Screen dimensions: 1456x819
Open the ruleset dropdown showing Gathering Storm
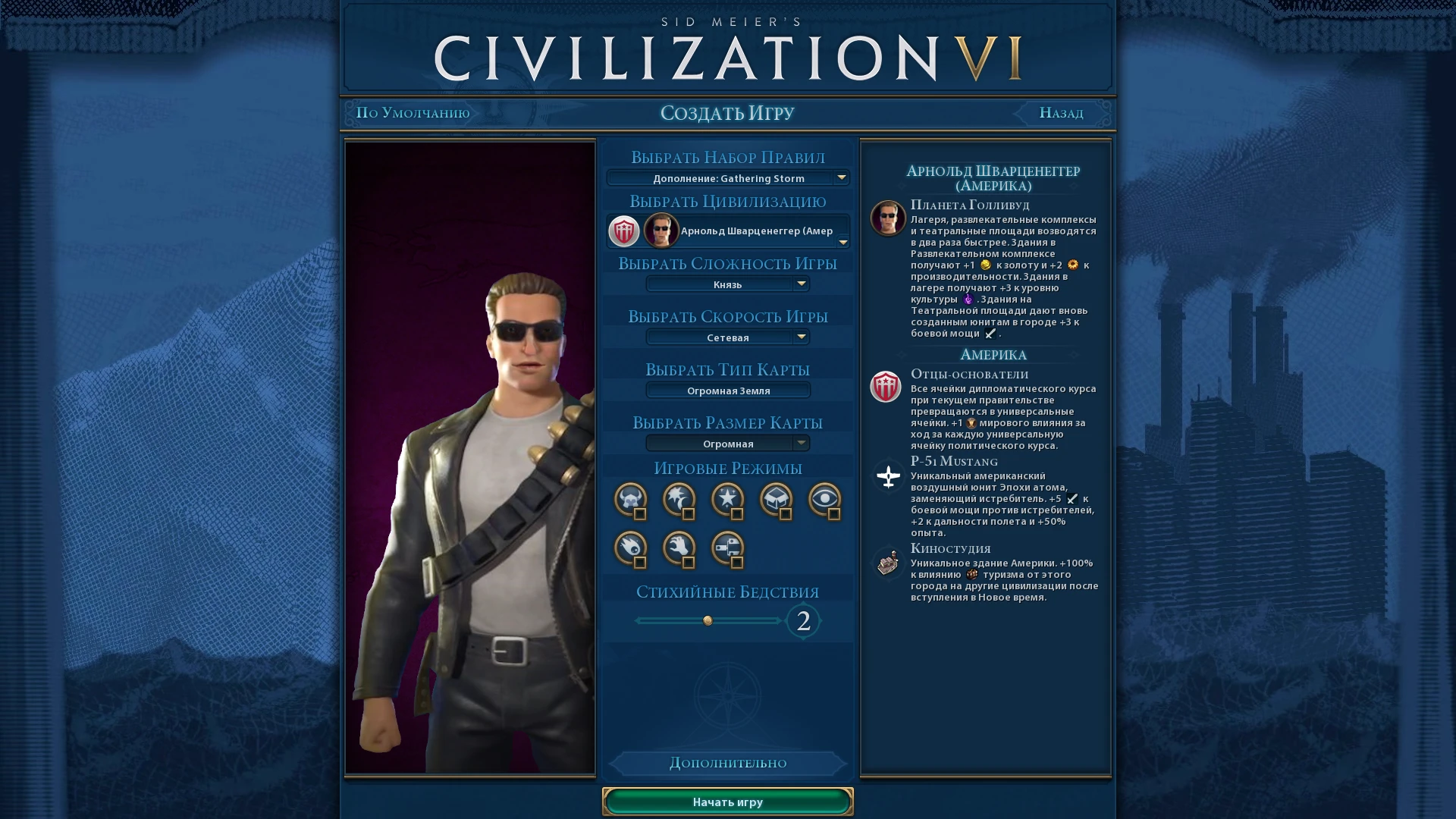click(x=727, y=178)
